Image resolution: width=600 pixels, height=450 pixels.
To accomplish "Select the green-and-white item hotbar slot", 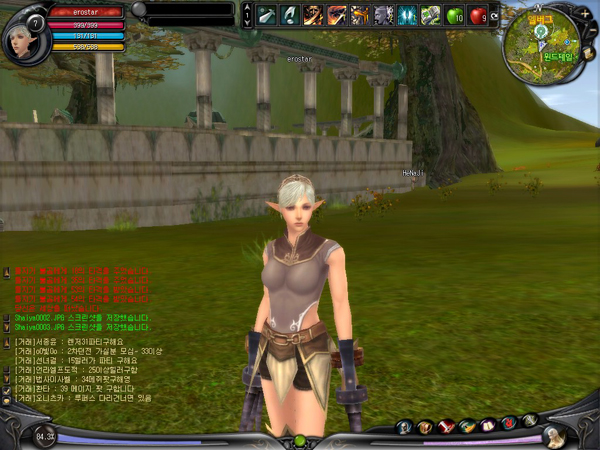I will point(431,14).
